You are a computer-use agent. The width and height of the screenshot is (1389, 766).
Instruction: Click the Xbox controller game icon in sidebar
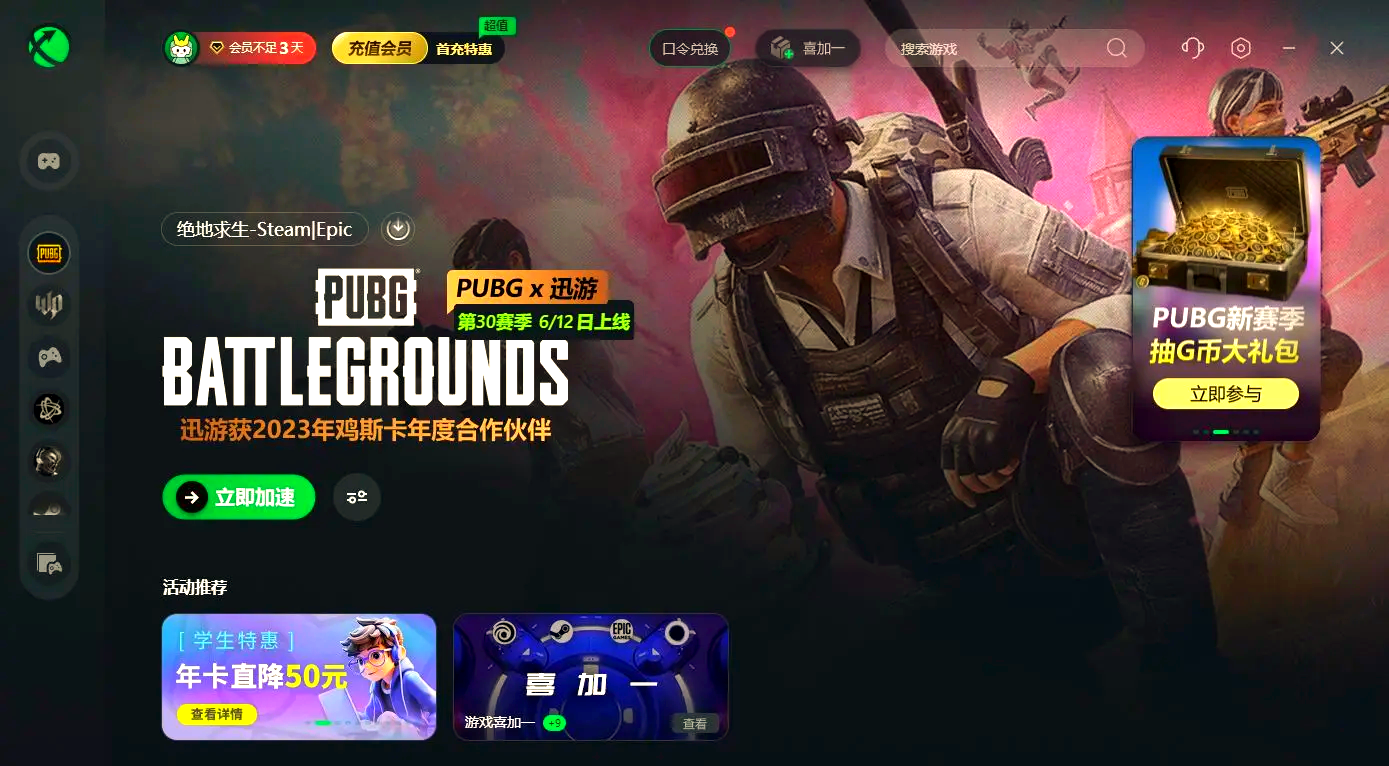pos(48,356)
